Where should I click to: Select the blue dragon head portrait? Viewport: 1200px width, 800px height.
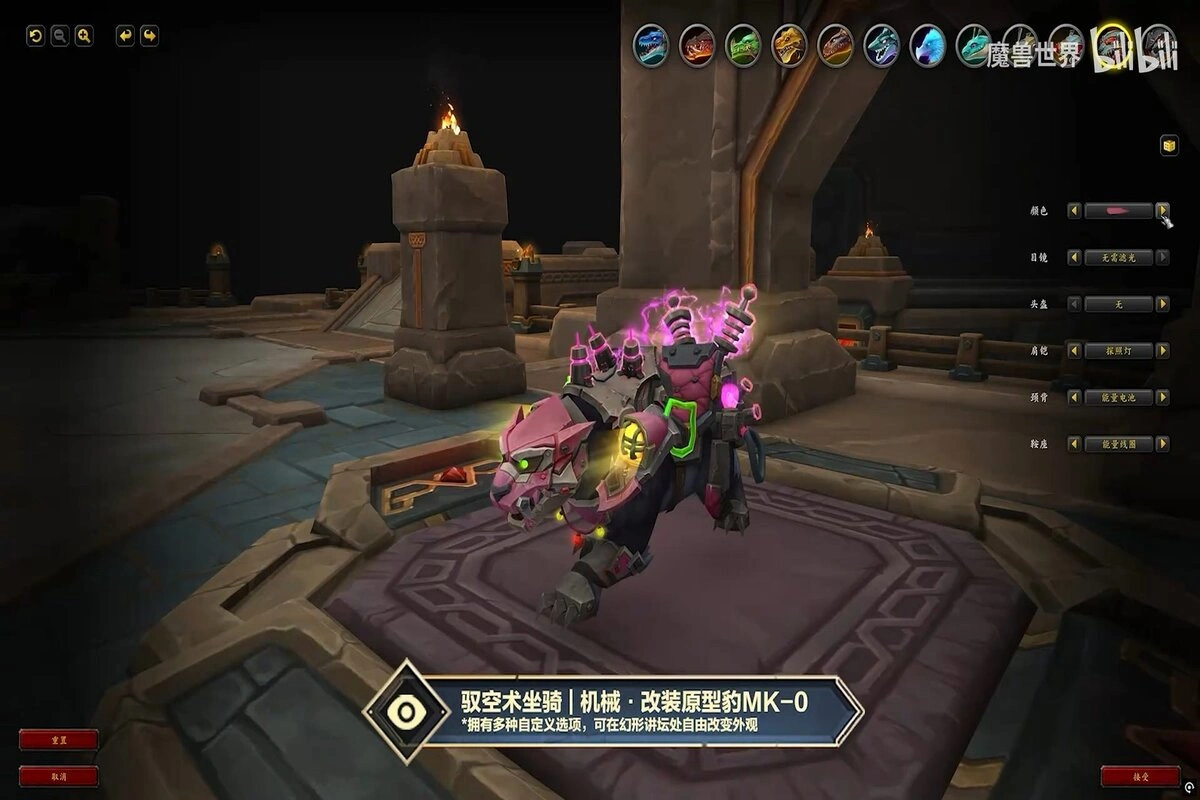(x=651, y=43)
